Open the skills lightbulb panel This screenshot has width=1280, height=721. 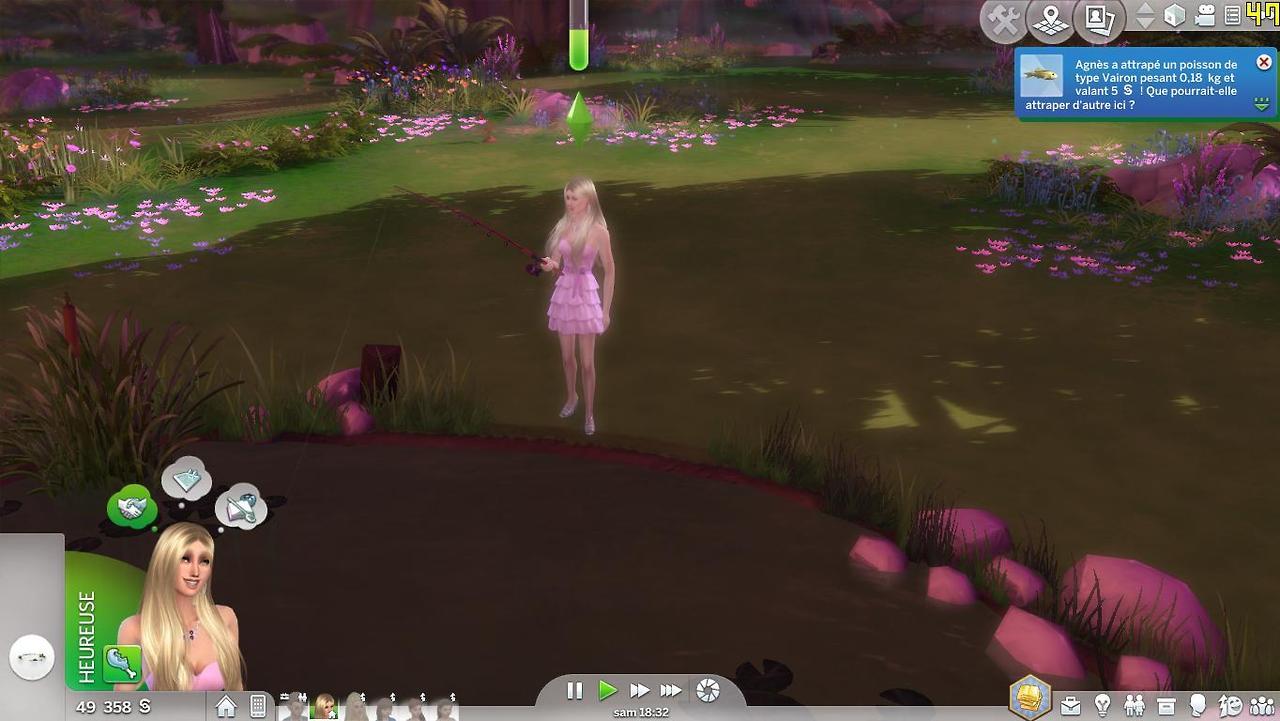[1102, 706]
